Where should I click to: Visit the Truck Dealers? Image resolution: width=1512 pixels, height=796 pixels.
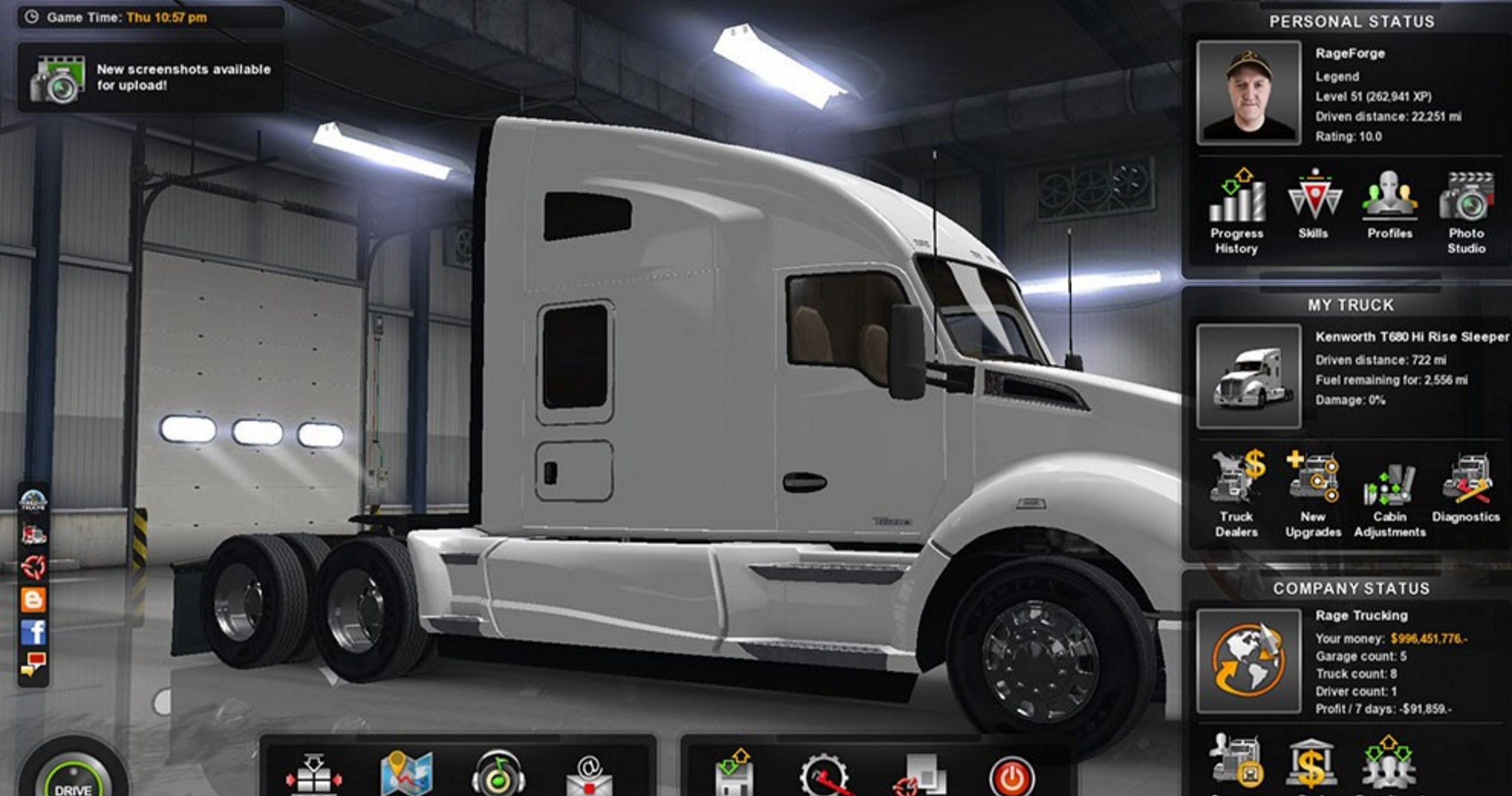click(1236, 495)
